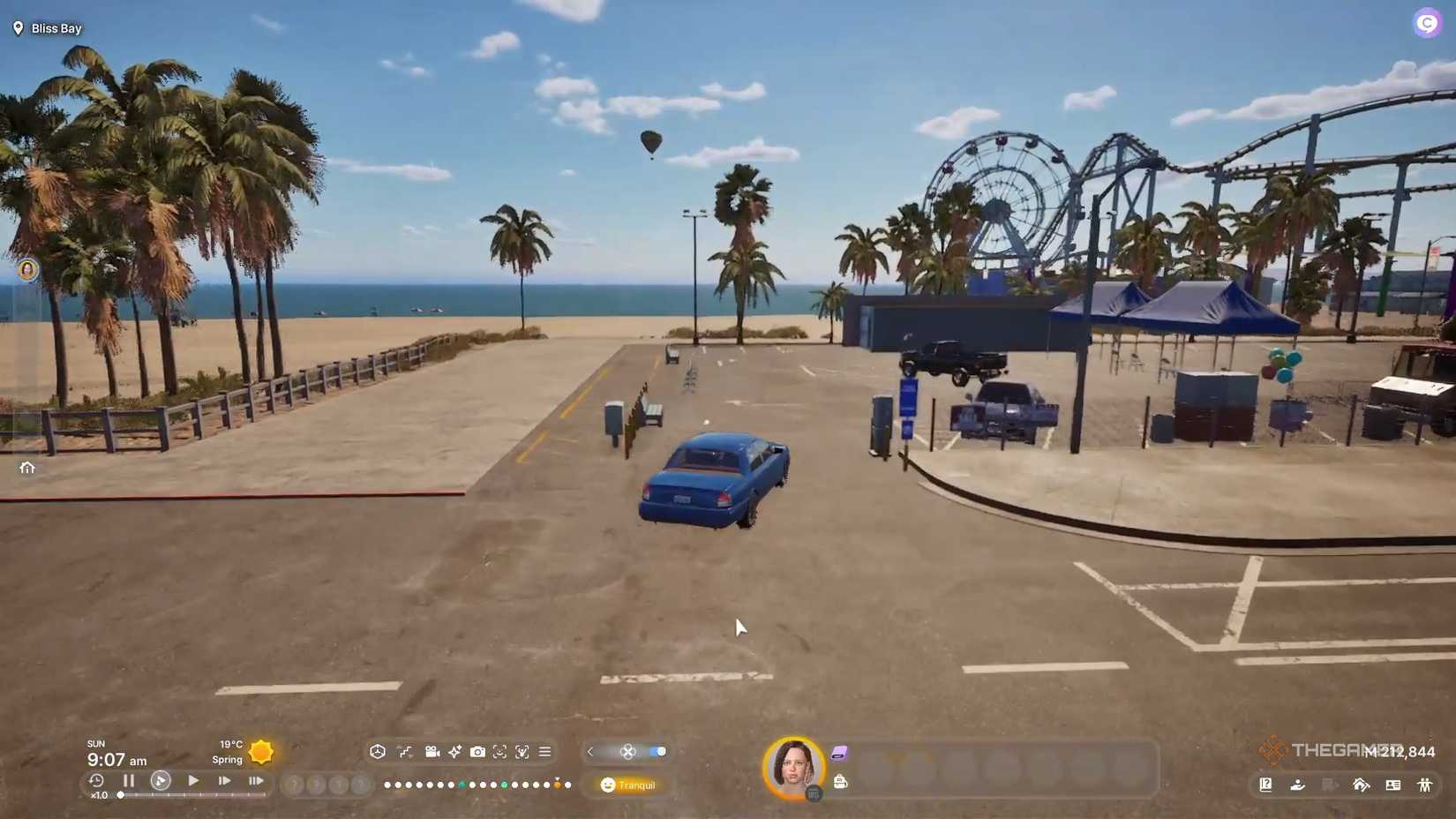Open the AI sparkle enhancement tool

click(x=454, y=752)
